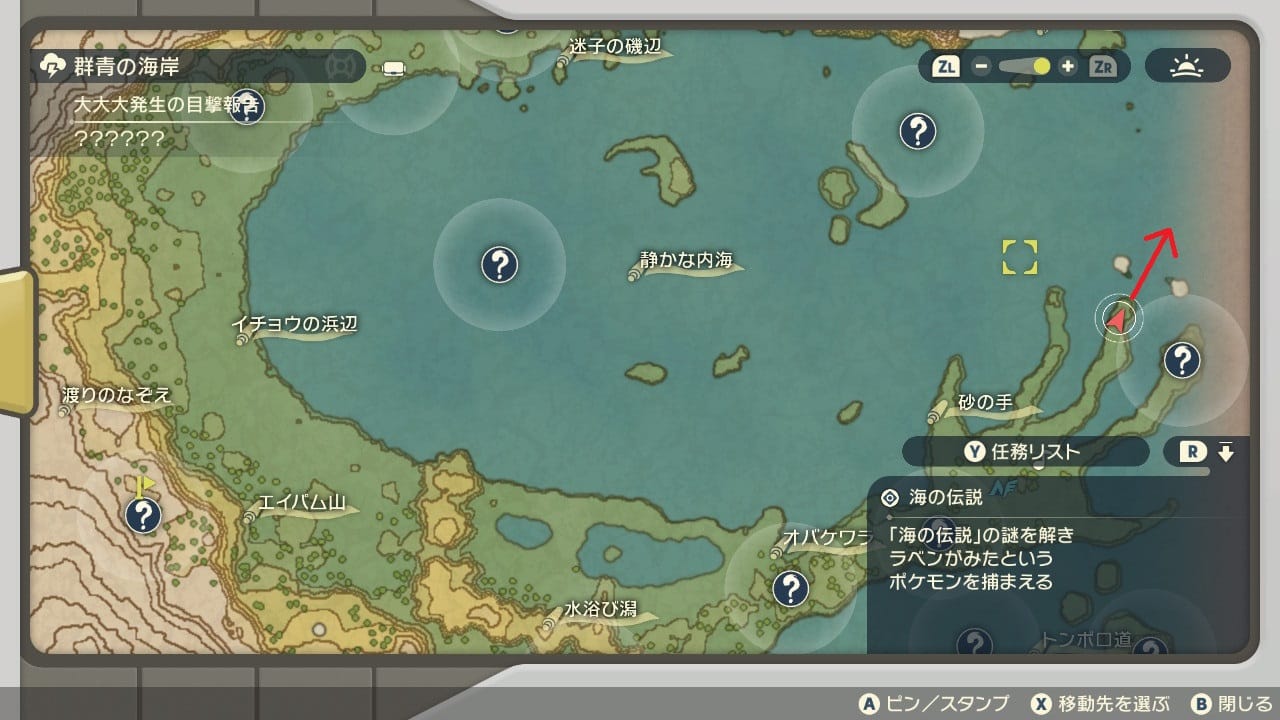This screenshot has height=720, width=1280.
Task: Pick the question marker beside the red player arrow
Action: pyautogui.click(x=1182, y=358)
